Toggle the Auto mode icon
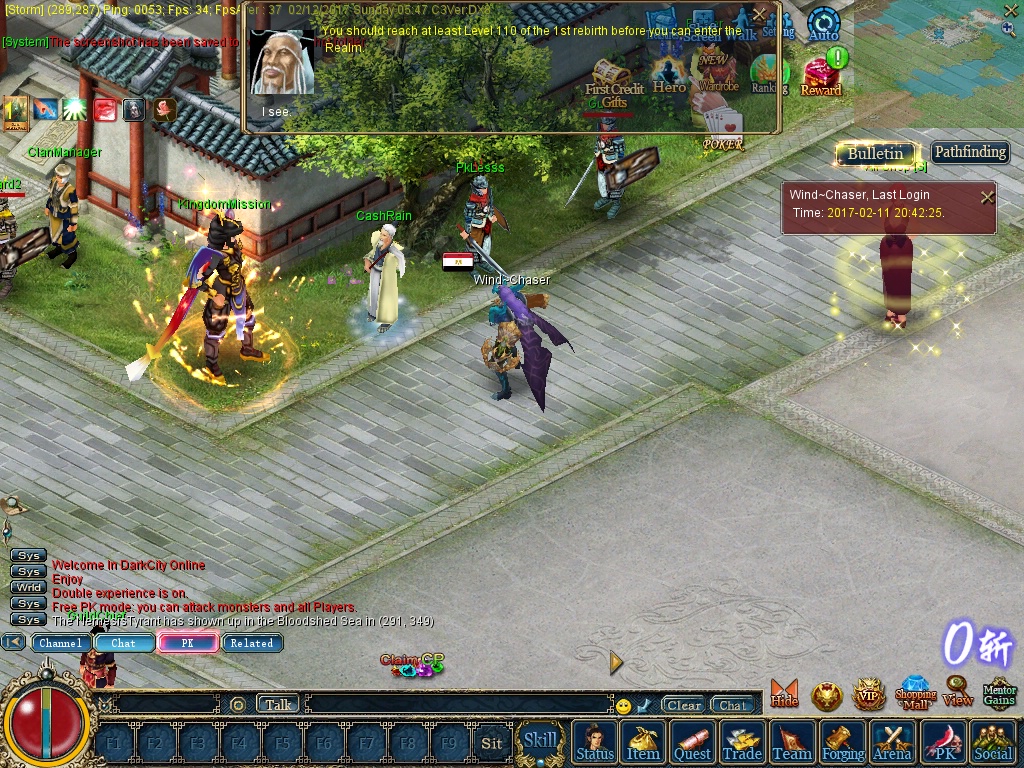The width and height of the screenshot is (1024, 768). point(823,23)
